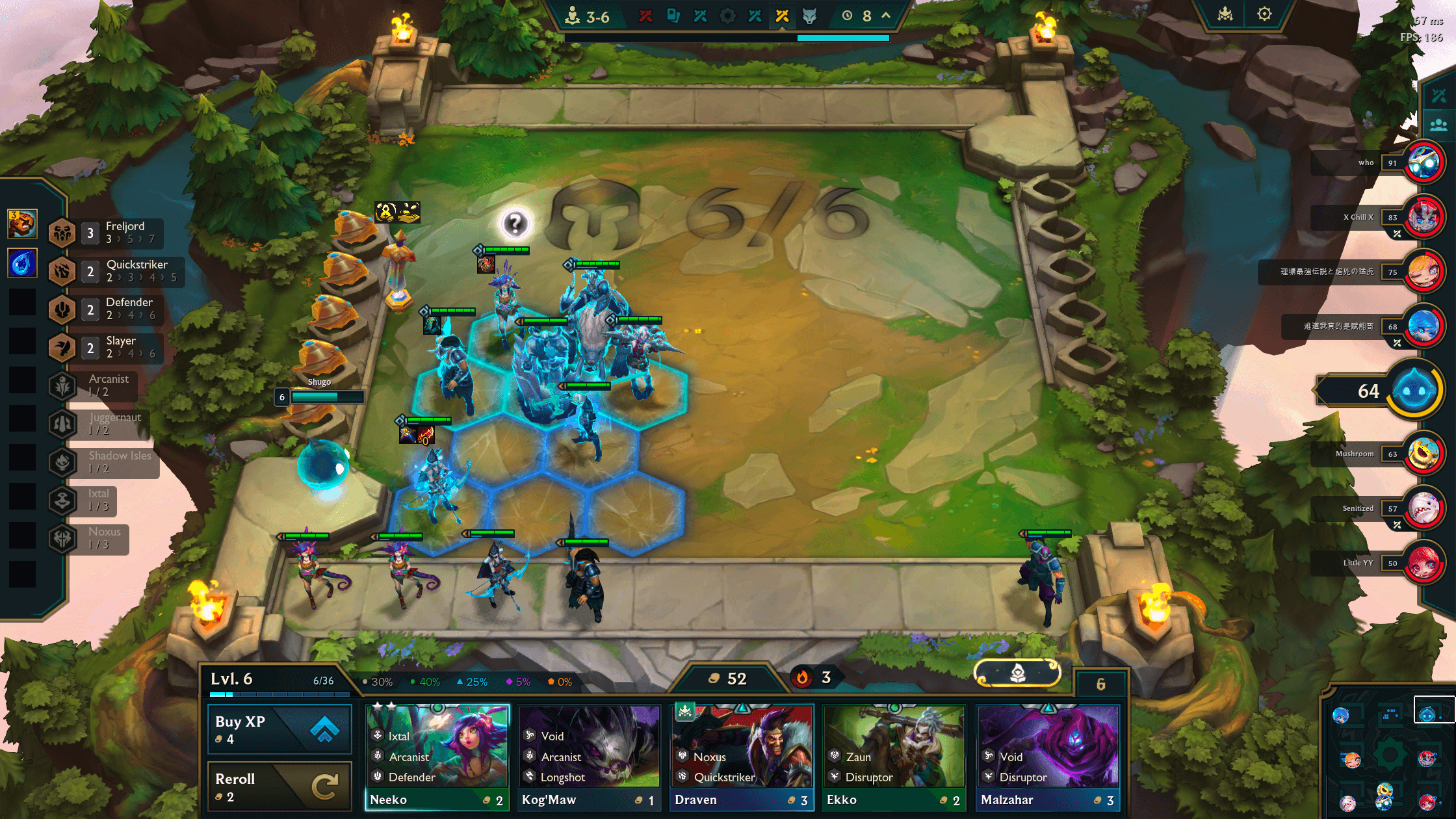This screenshot has height=819, width=1456.
Task: Open the settings menu via gear icon
Action: pyautogui.click(x=1264, y=13)
